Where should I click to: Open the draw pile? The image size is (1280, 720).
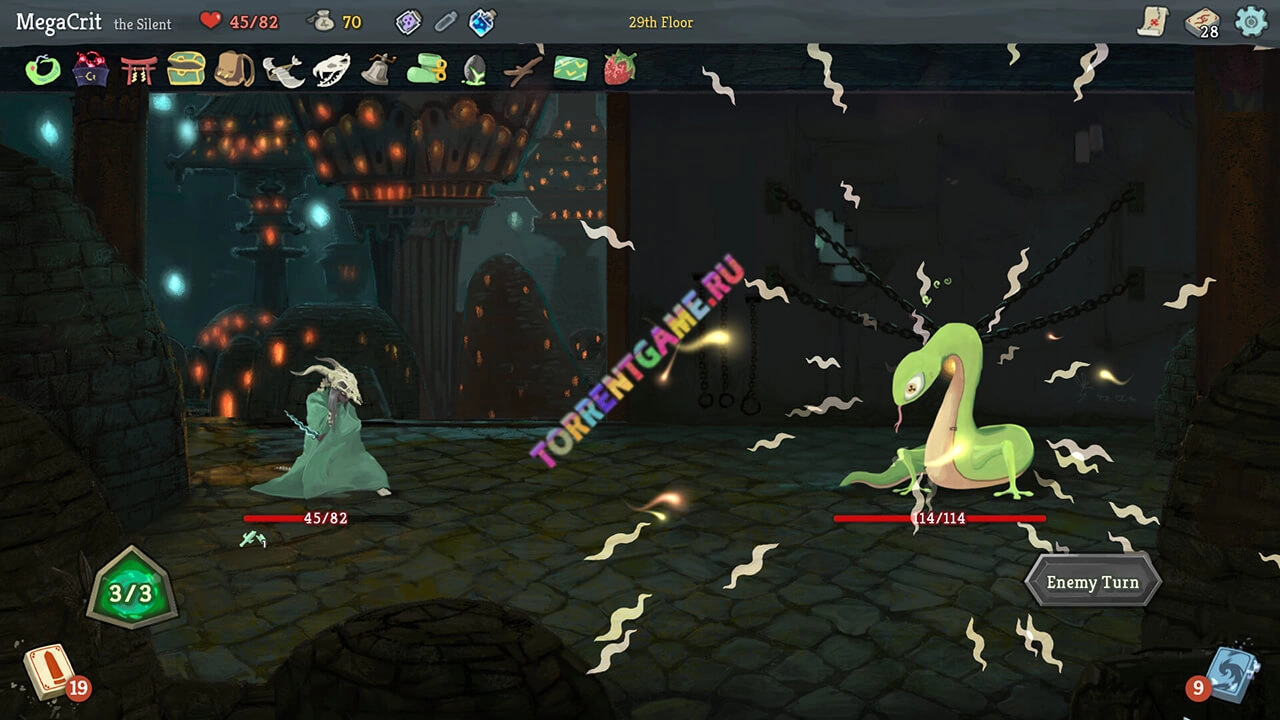click(x=48, y=670)
